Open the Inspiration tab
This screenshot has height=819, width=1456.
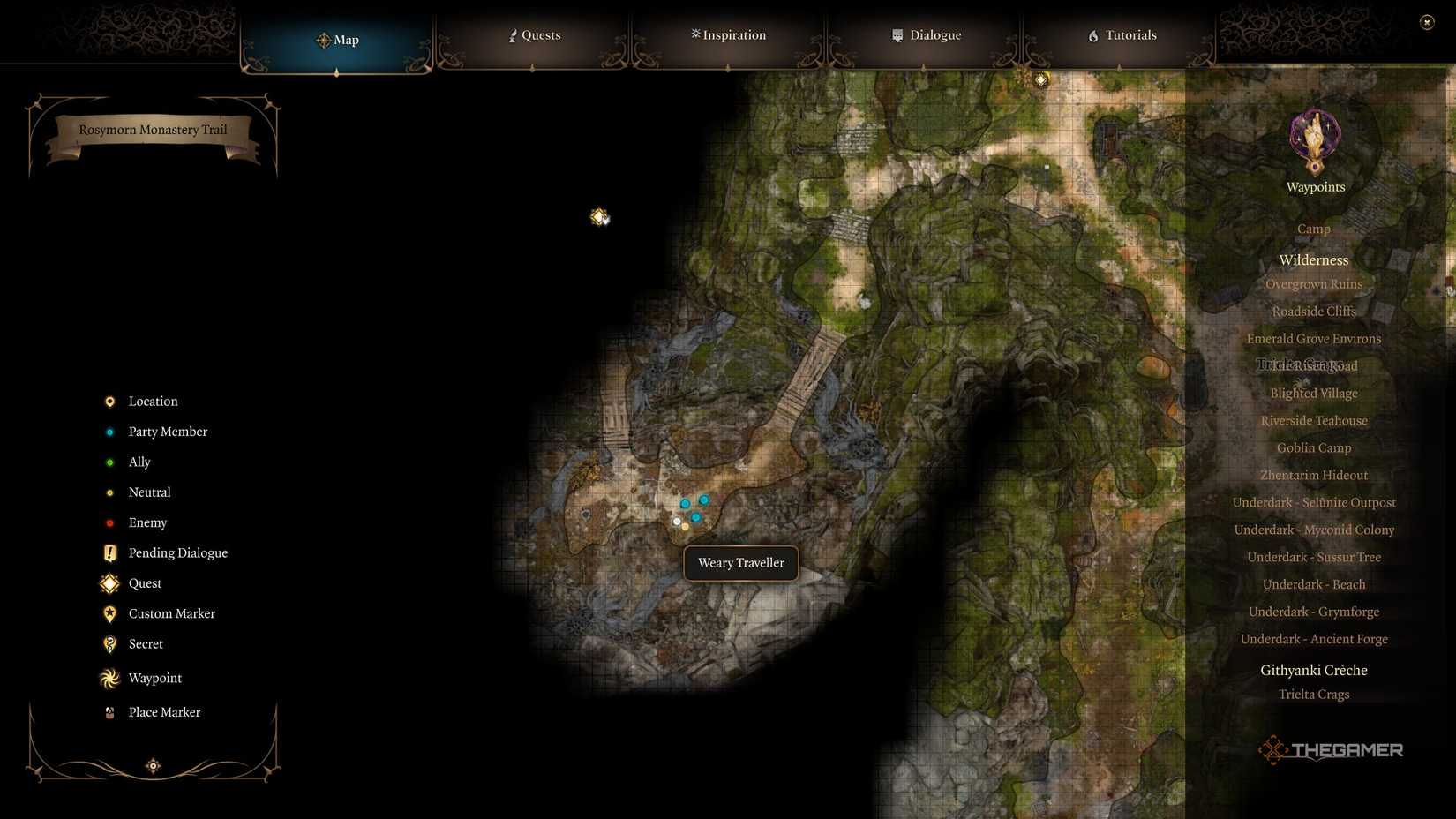coord(727,35)
